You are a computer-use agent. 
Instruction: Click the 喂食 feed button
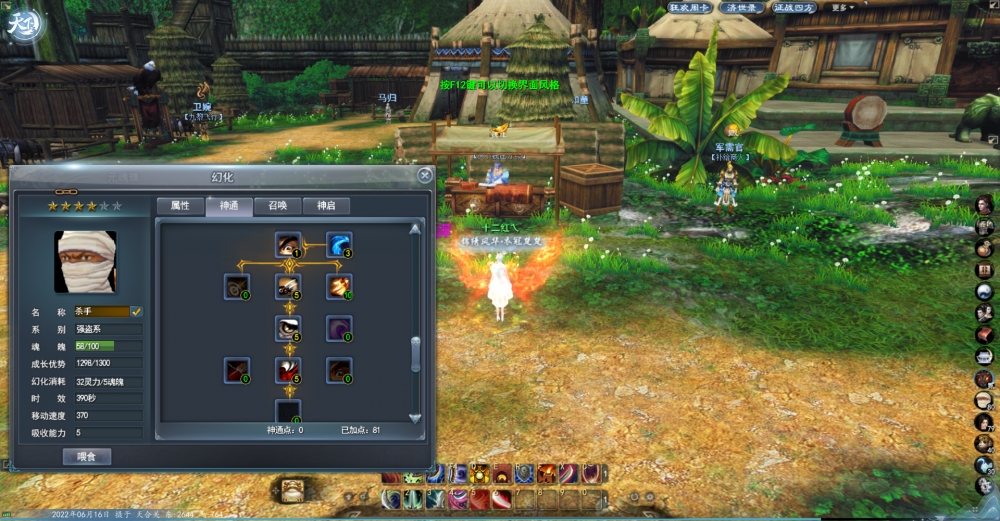point(87,457)
